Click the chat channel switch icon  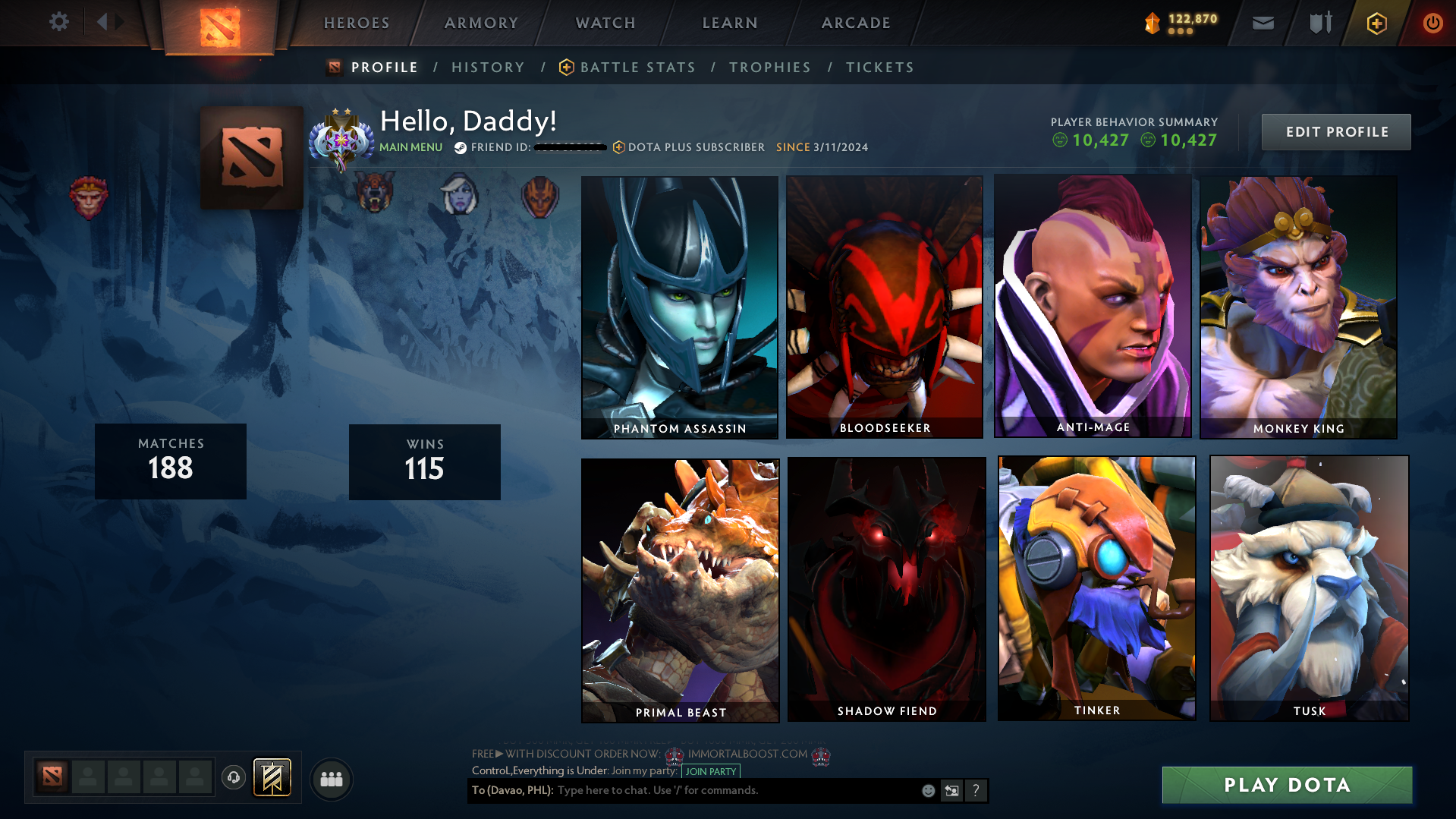pos(952,790)
